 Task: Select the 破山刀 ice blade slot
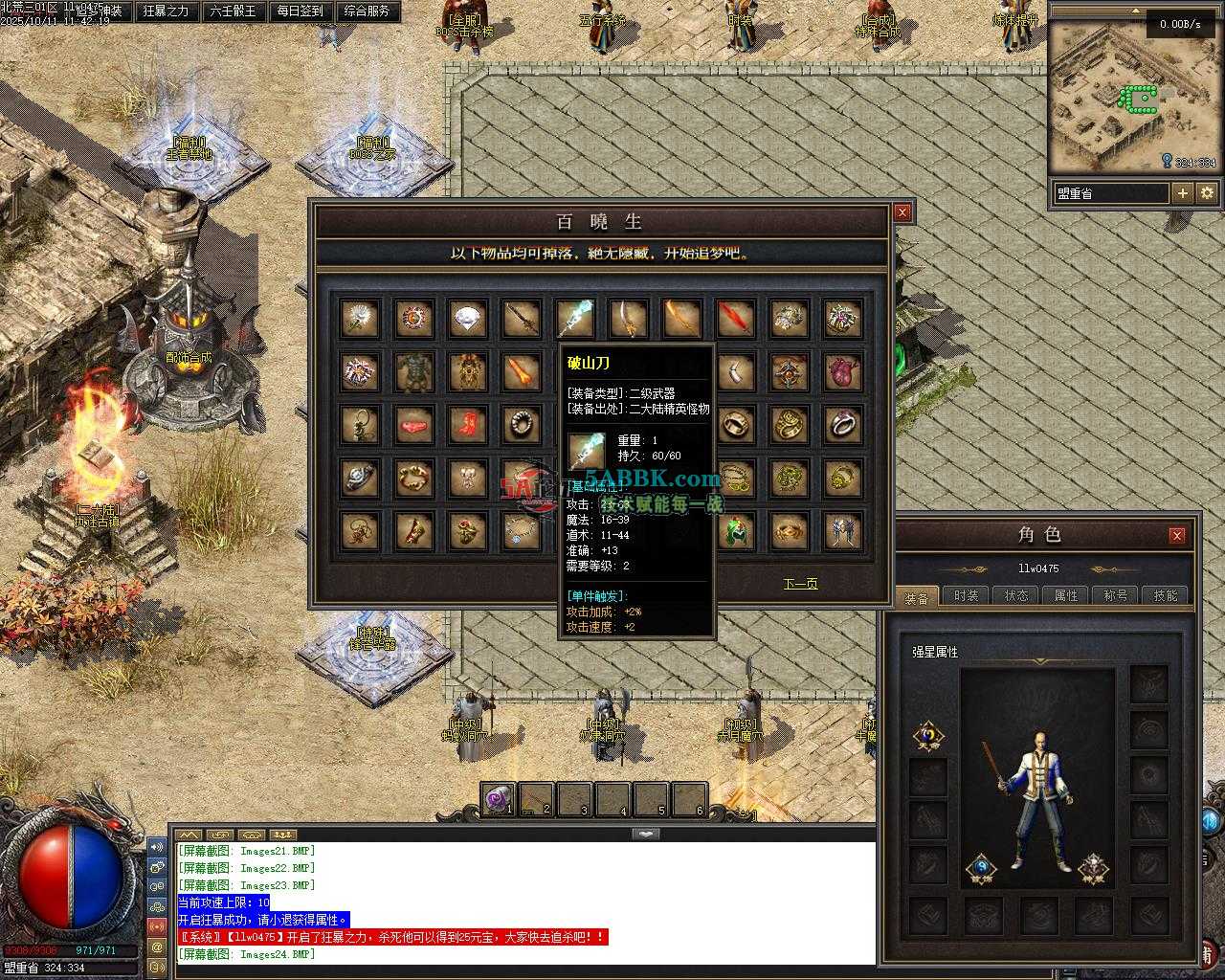[575, 319]
